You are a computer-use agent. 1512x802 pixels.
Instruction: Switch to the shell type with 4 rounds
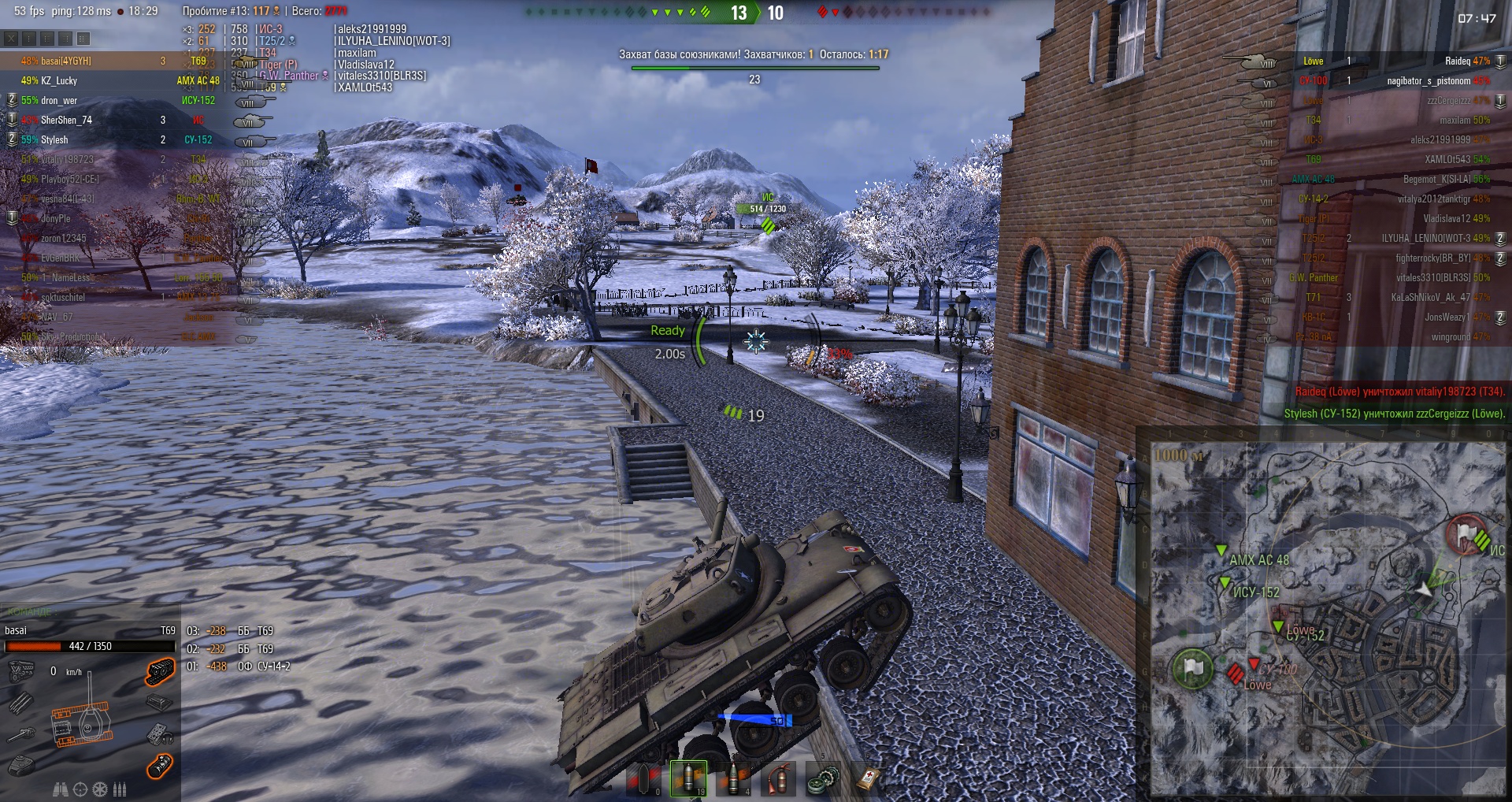click(734, 778)
